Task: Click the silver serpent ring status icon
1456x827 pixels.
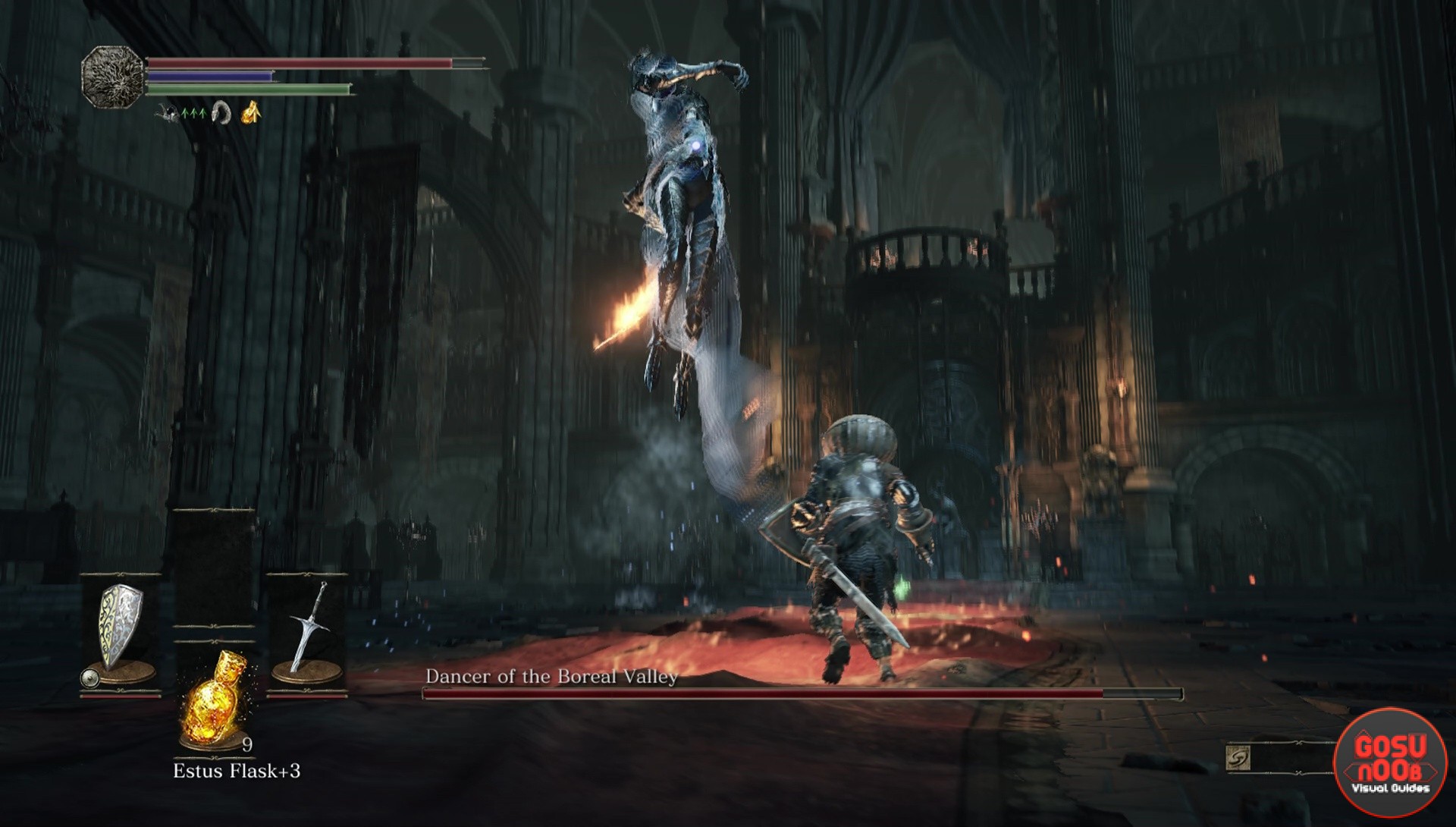Action: click(x=221, y=112)
